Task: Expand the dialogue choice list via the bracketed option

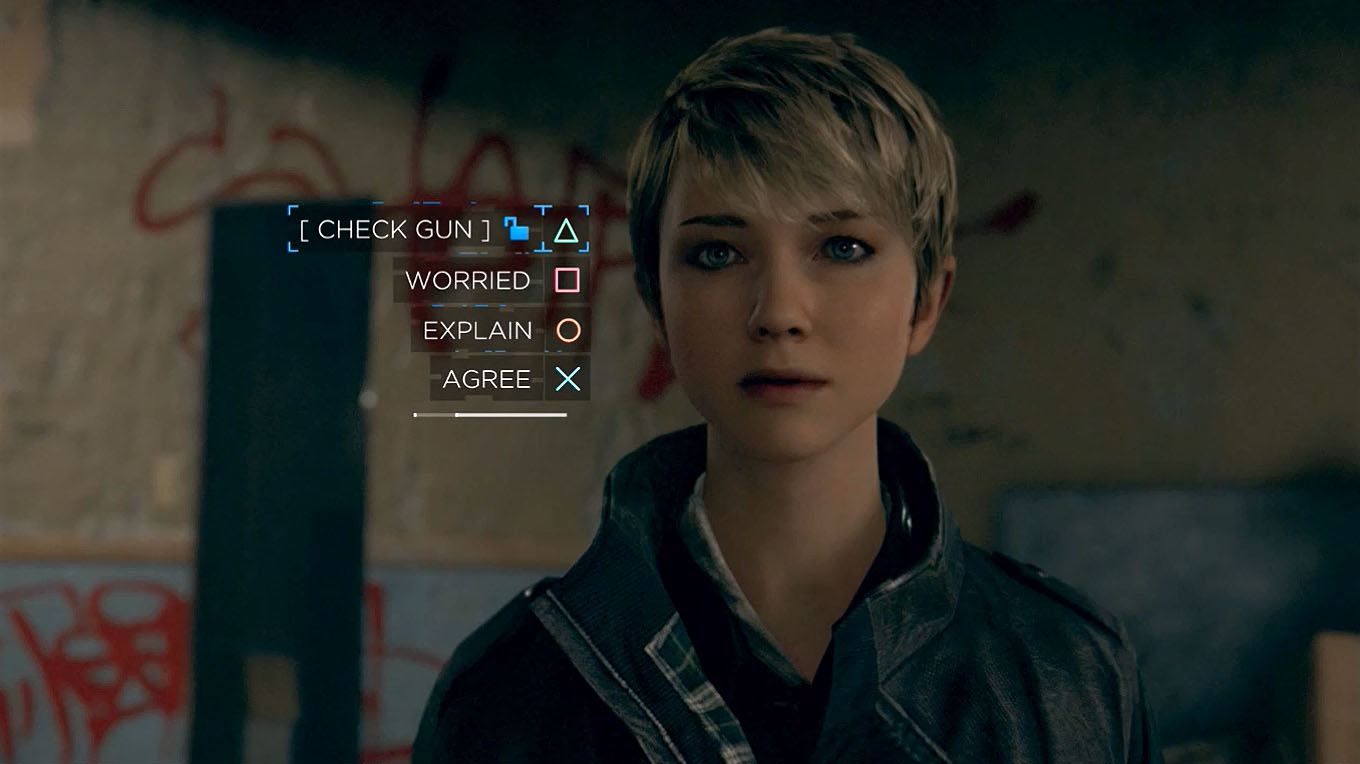Action: pyautogui.click(x=393, y=230)
